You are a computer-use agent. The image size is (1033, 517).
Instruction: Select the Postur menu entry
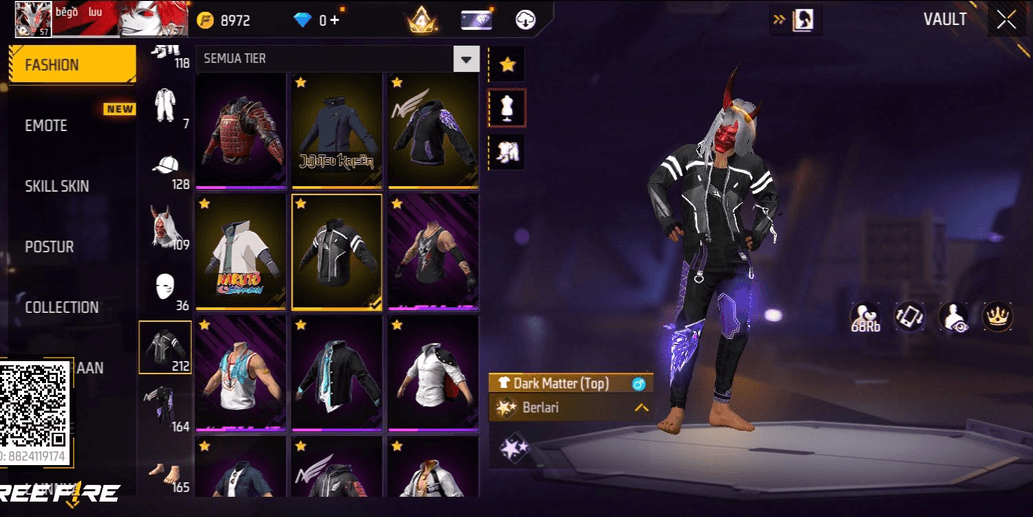point(49,247)
